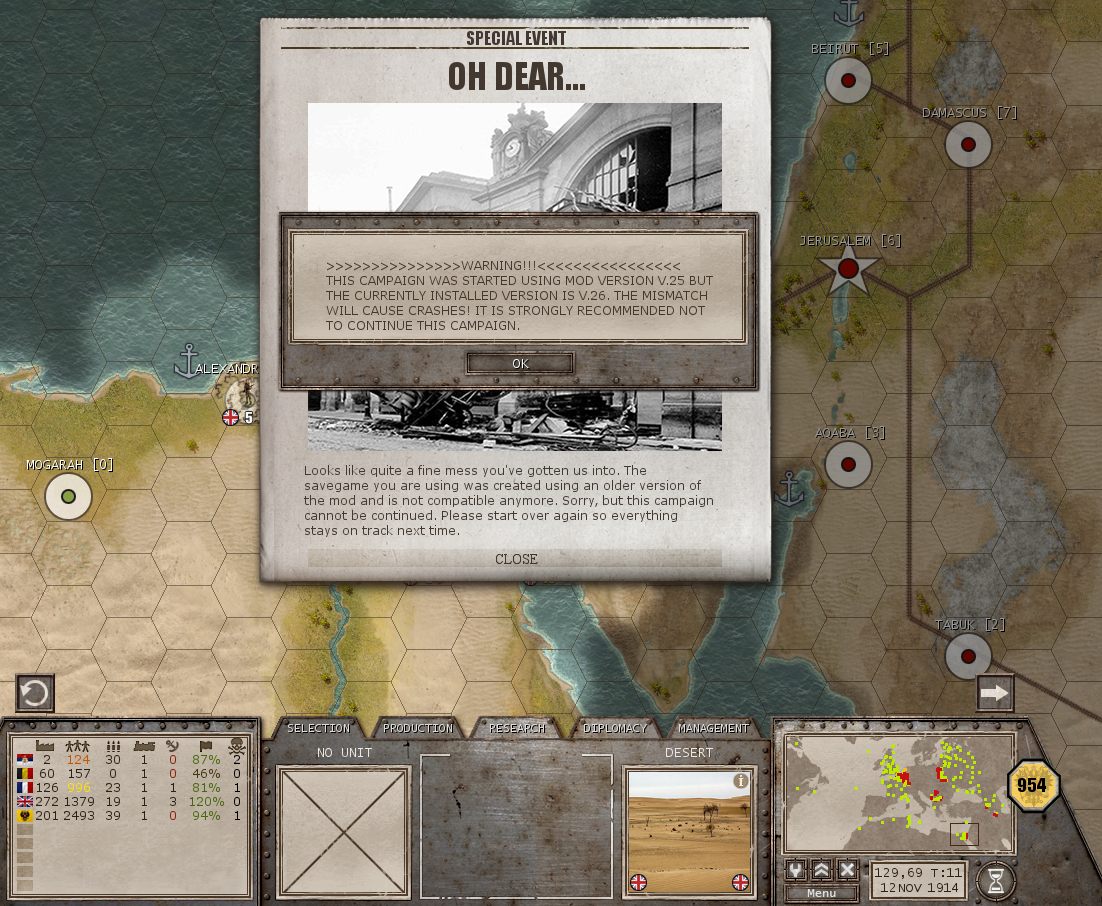Viewport: 1102px width, 906px height.
Task: Click the white right-arrow button
Action: 995,693
